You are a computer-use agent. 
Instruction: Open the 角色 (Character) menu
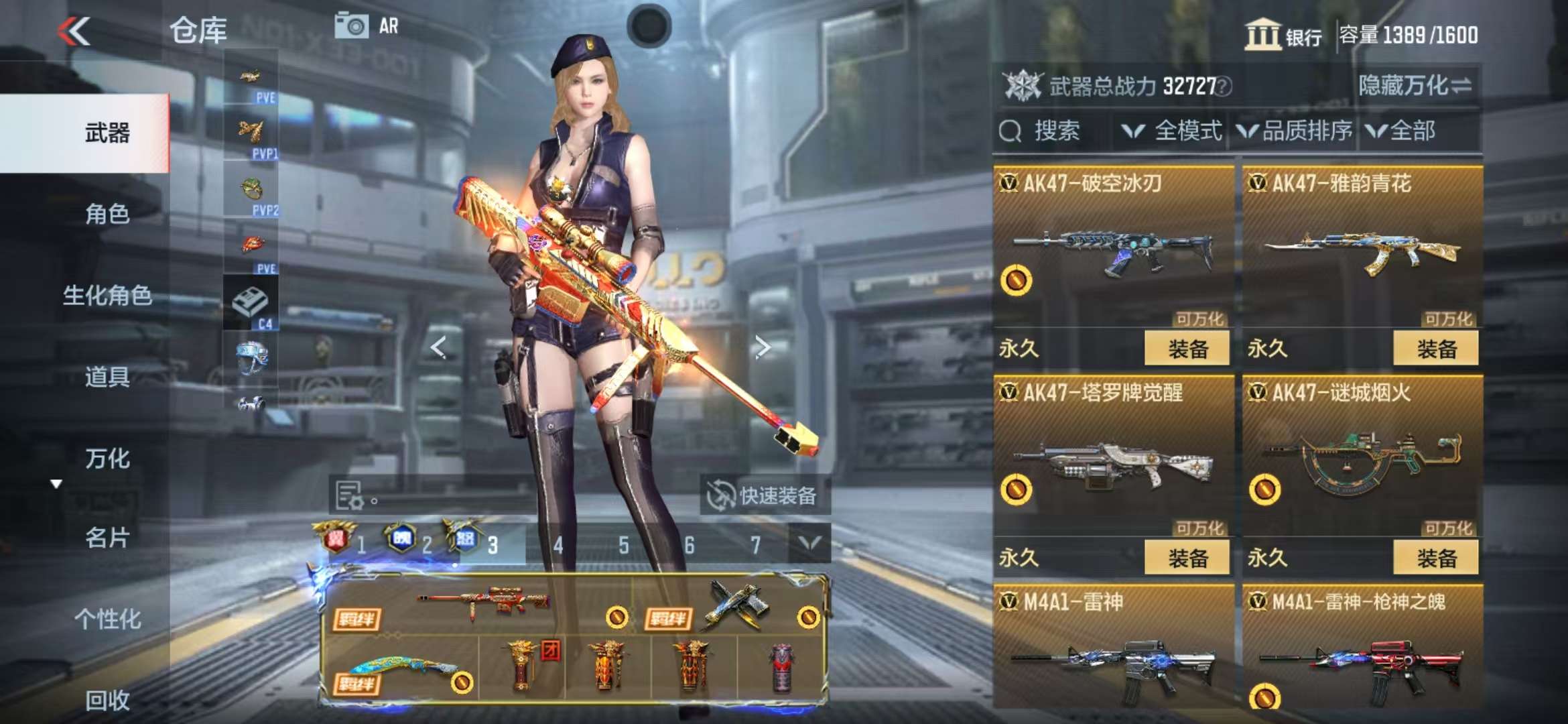107,215
